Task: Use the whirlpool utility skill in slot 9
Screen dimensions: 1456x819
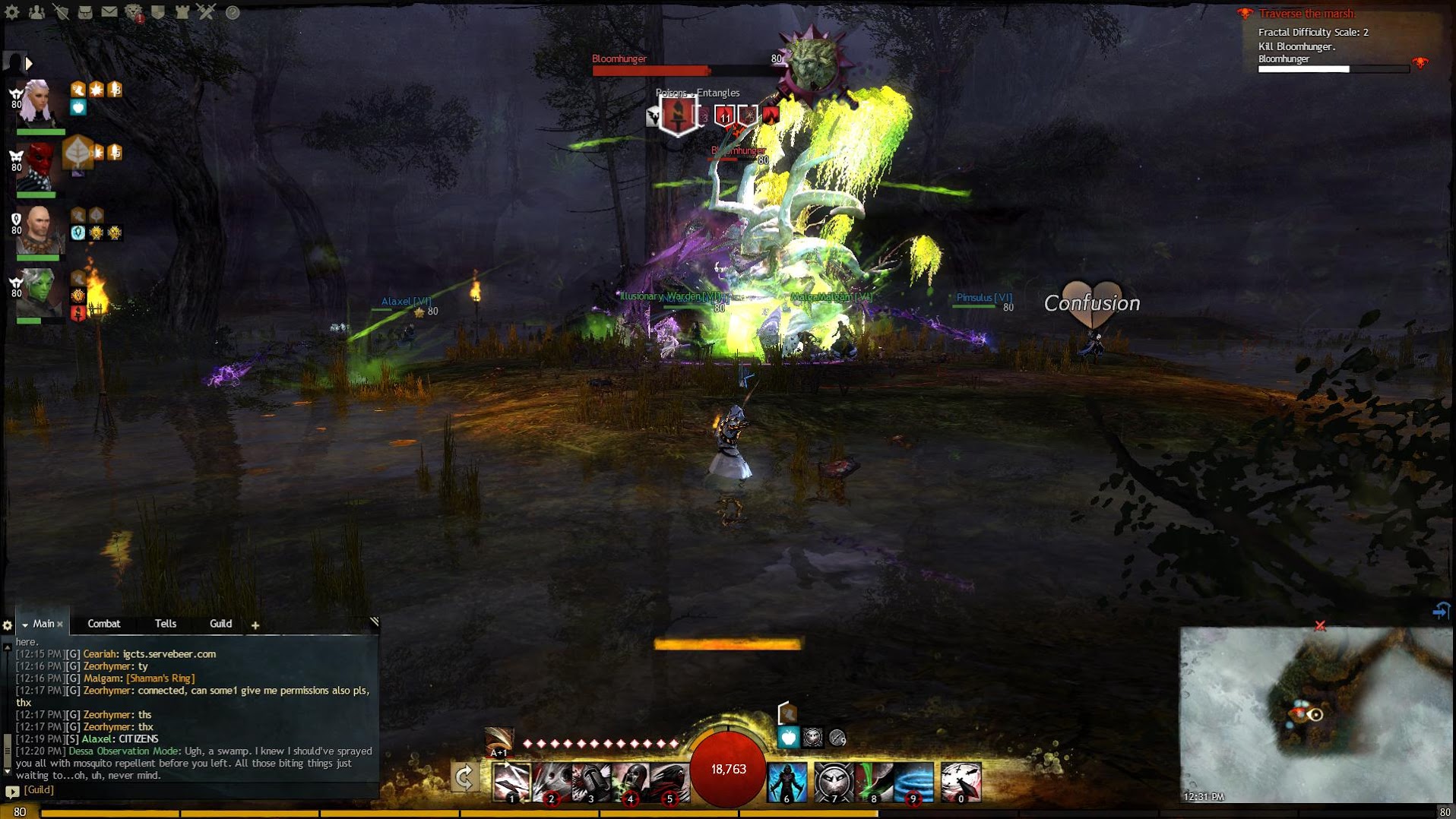Action: coord(913,782)
